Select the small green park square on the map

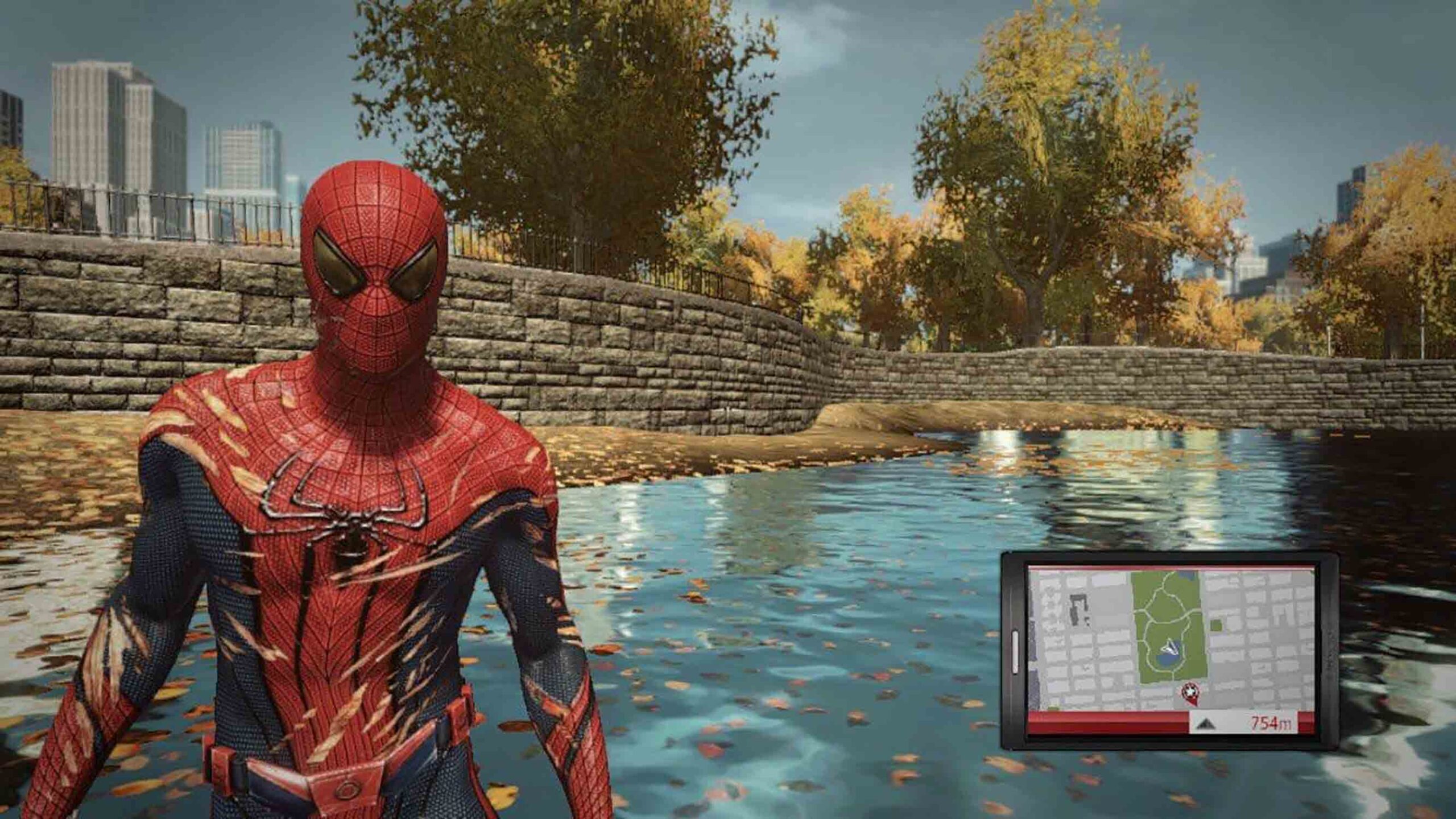(1217, 624)
